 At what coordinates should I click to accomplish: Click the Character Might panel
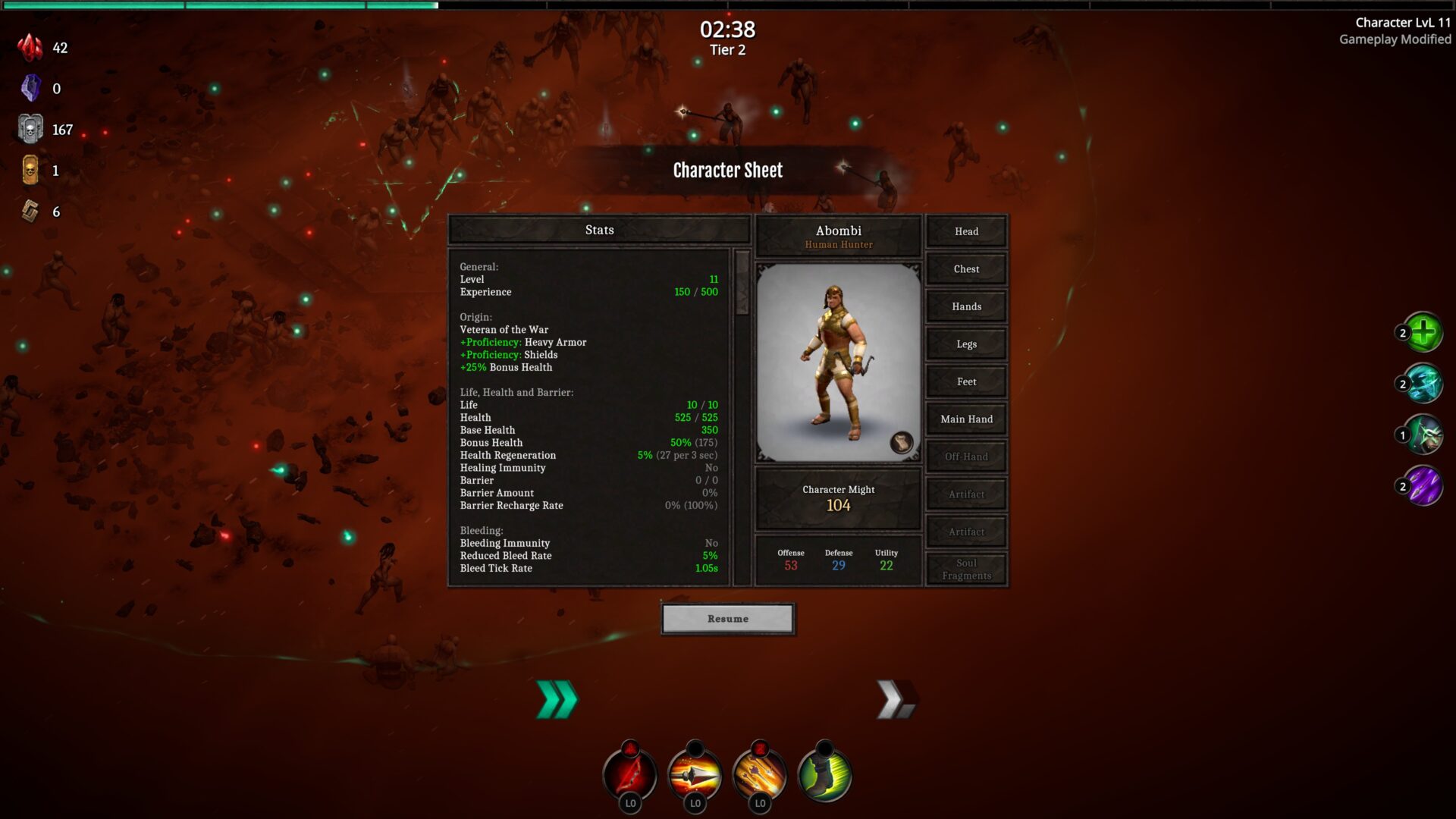[x=838, y=498]
